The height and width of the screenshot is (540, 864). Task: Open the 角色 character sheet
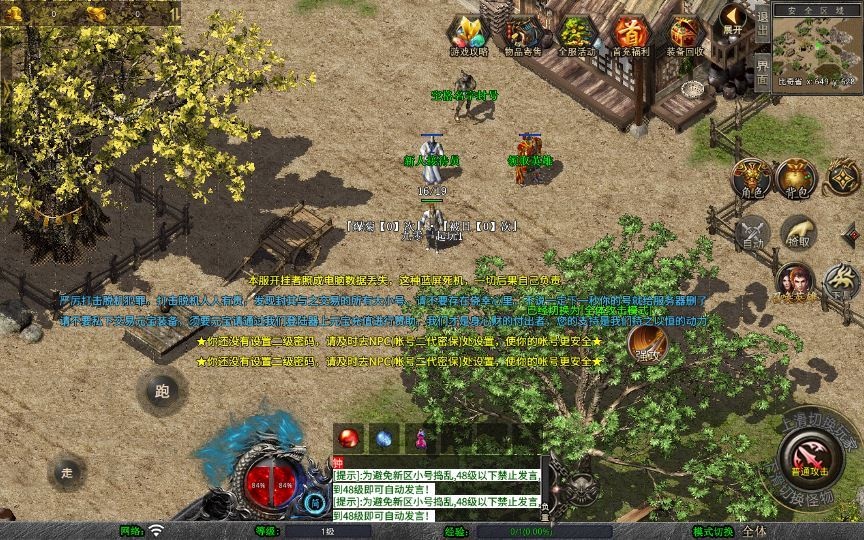click(751, 177)
